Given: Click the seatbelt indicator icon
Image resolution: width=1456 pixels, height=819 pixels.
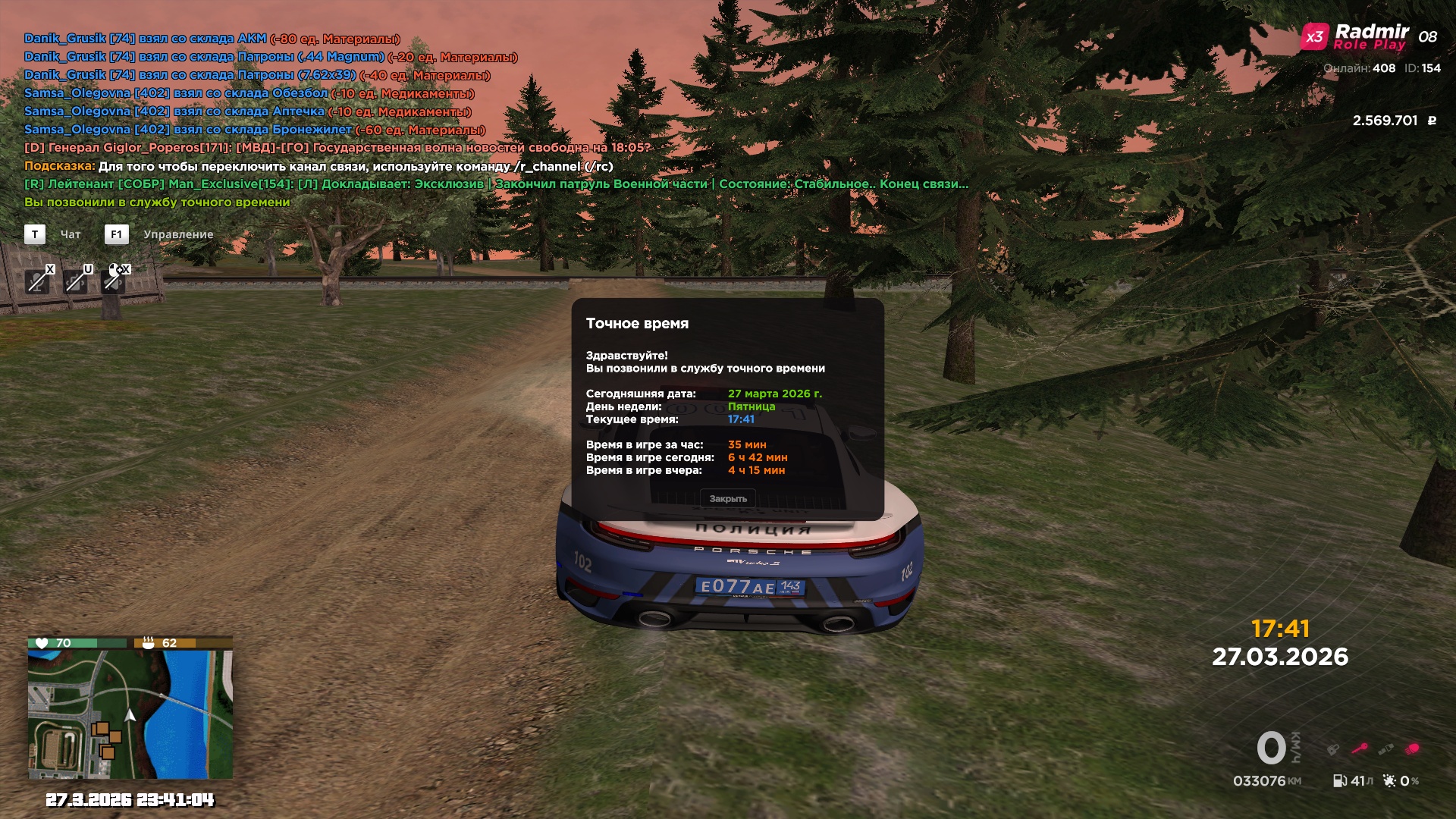Looking at the screenshot, I should [x=1385, y=749].
